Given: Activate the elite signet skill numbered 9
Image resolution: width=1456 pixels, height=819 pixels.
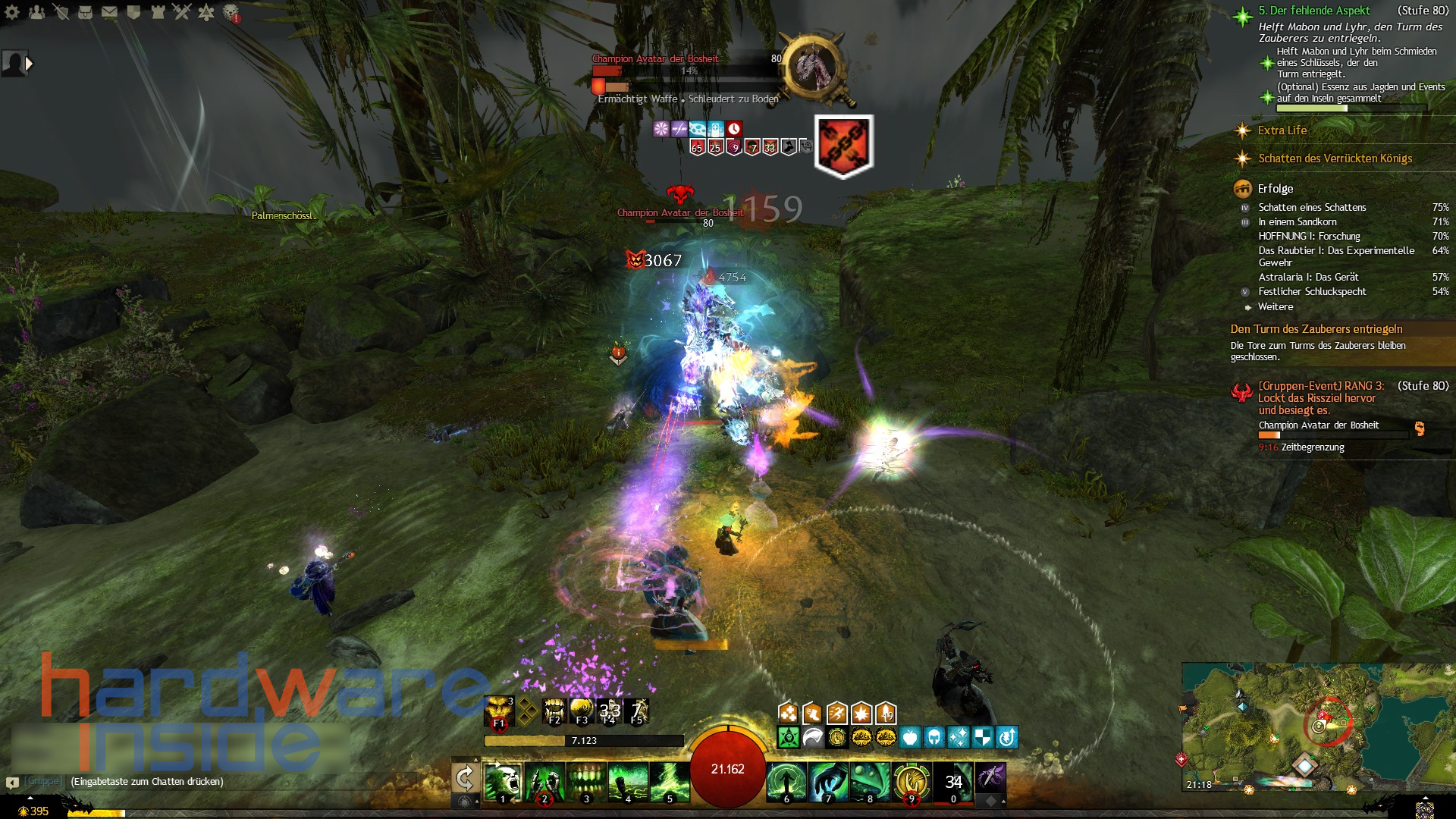Looking at the screenshot, I should 912,779.
